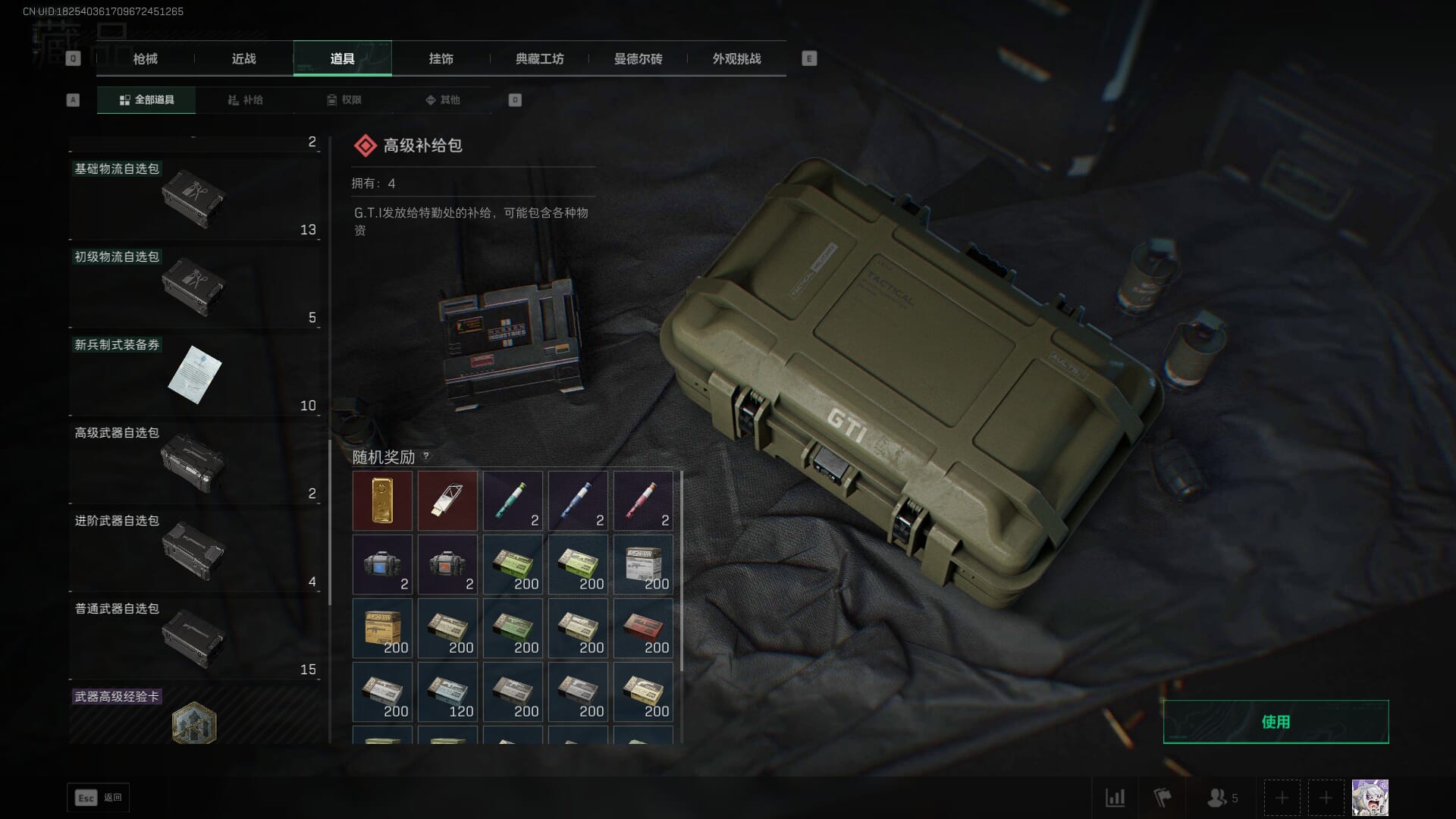Open the random reward question mark help

pyautogui.click(x=426, y=456)
